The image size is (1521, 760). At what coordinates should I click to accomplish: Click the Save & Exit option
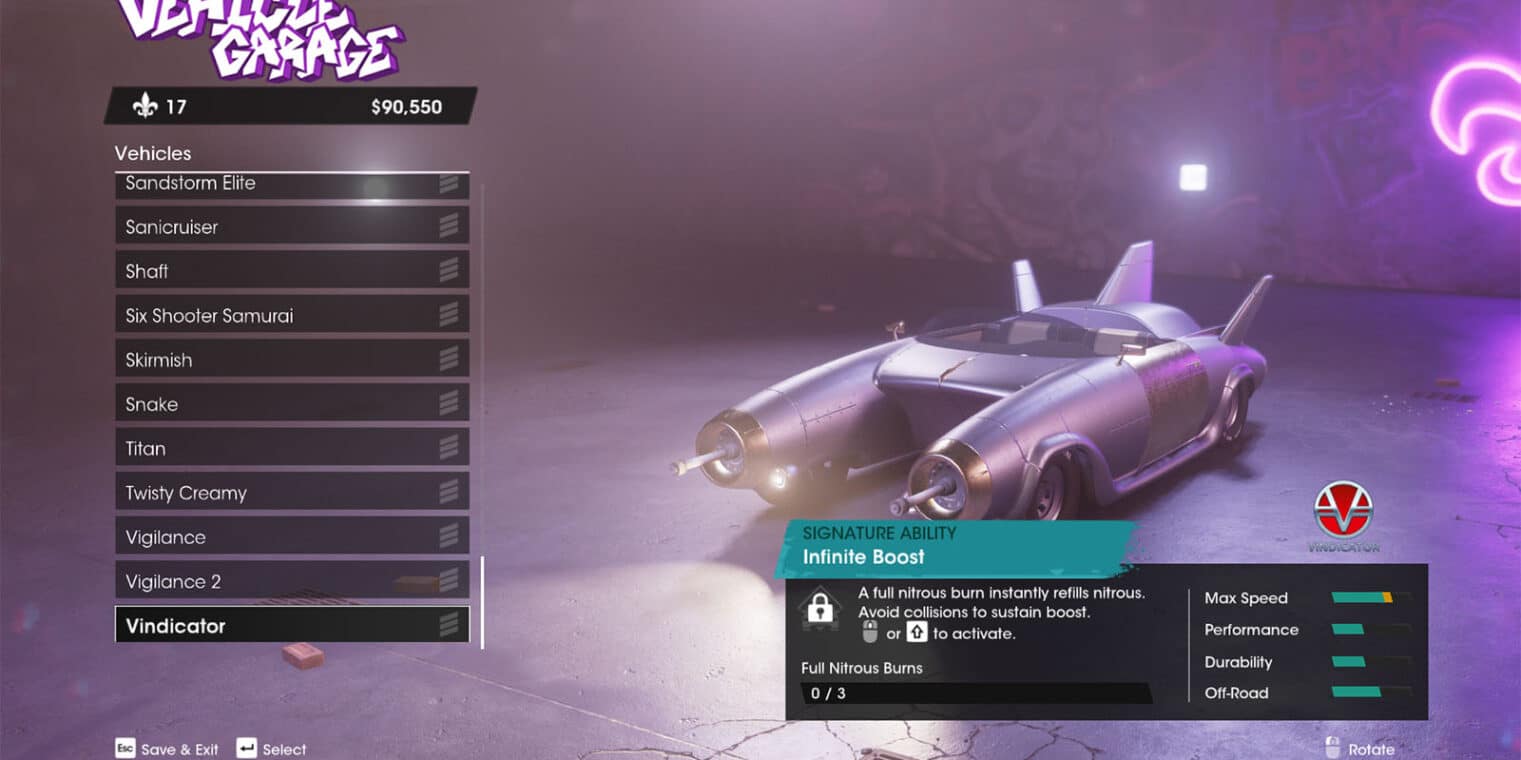click(x=167, y=749)
